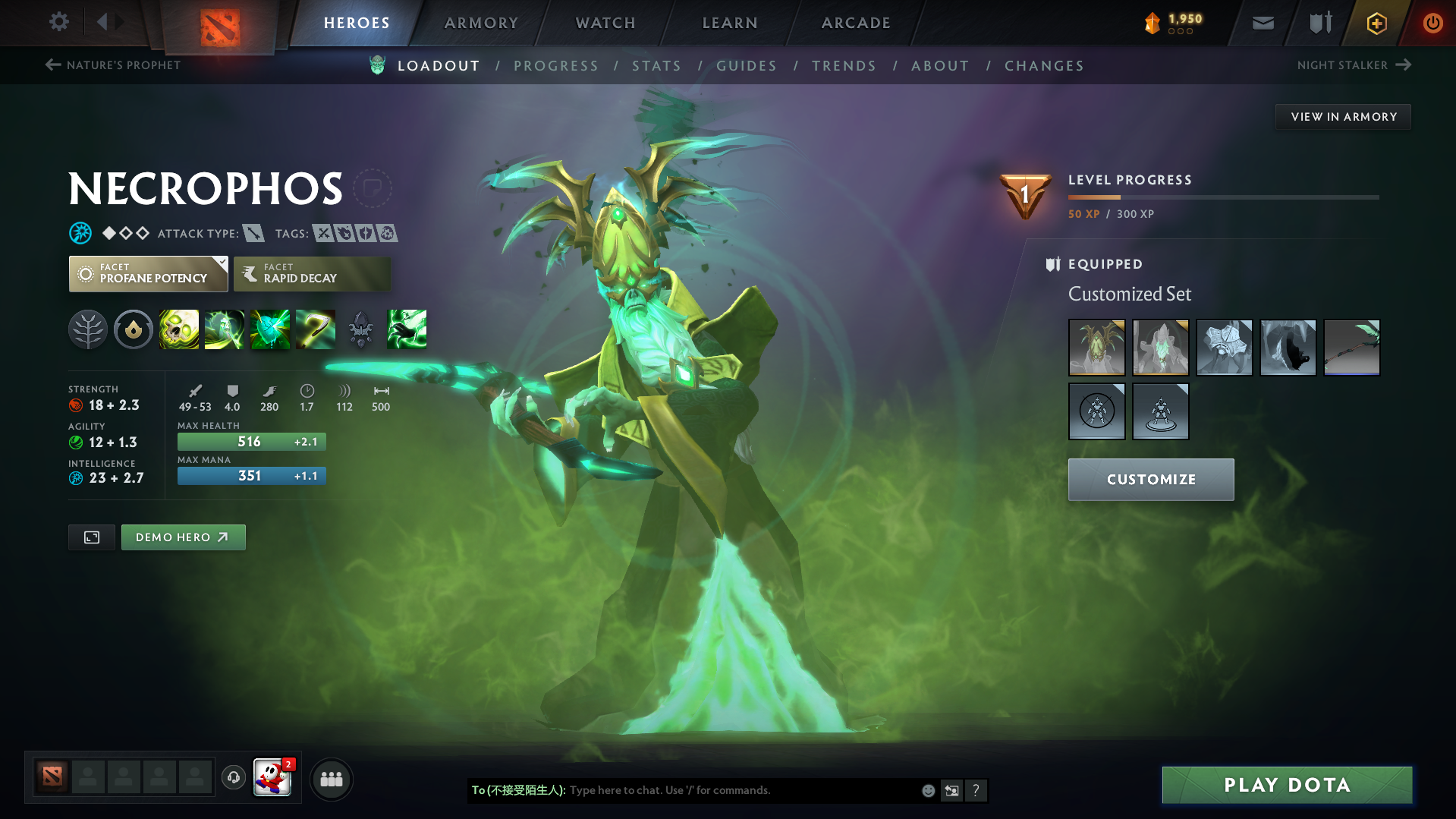This screenshot has height=819, width=1456.
Task: Select the Ghost Shroud ability icon
Action: click(x=225, y=329)
